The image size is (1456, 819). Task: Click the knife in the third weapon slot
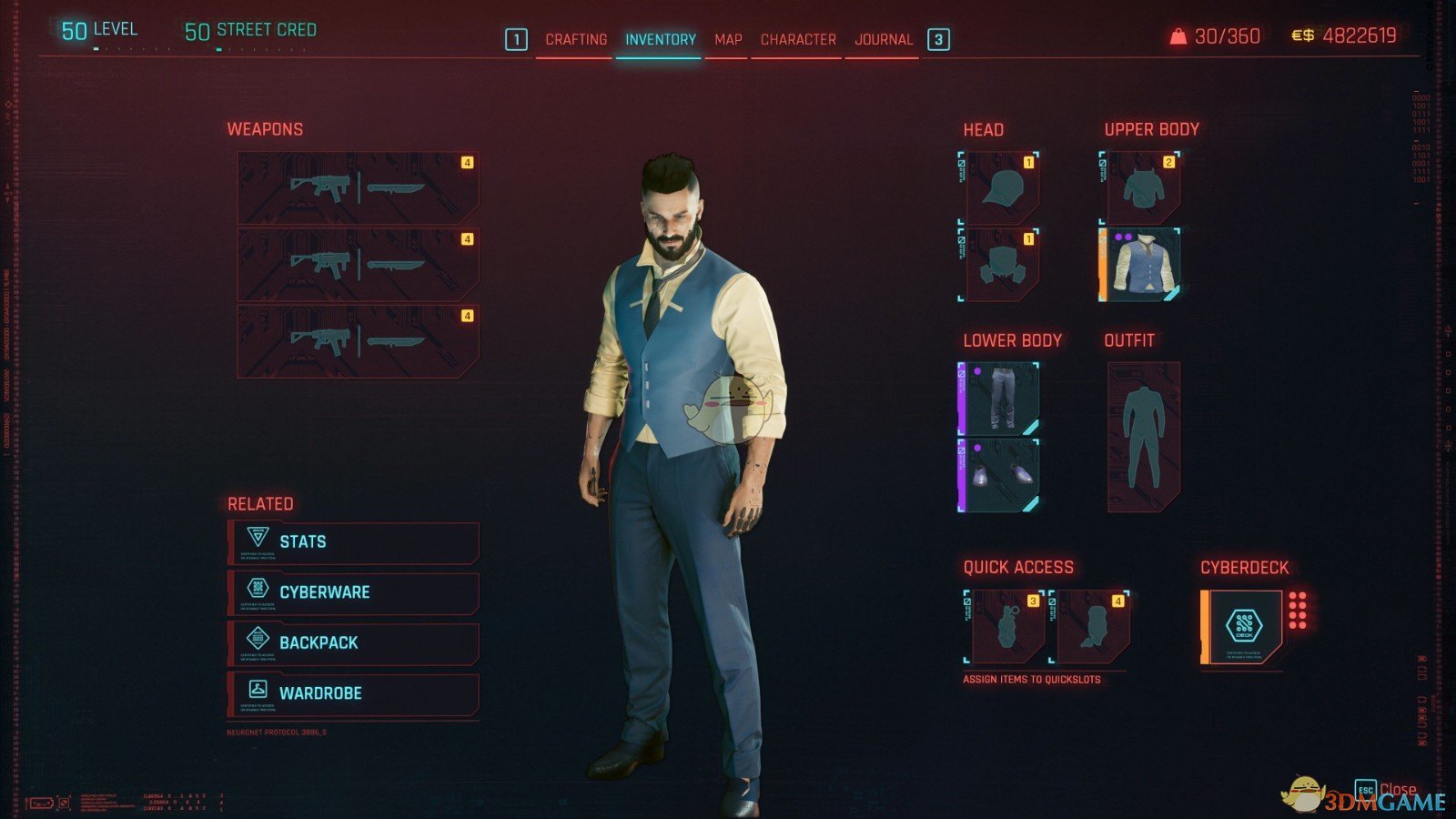396,339
